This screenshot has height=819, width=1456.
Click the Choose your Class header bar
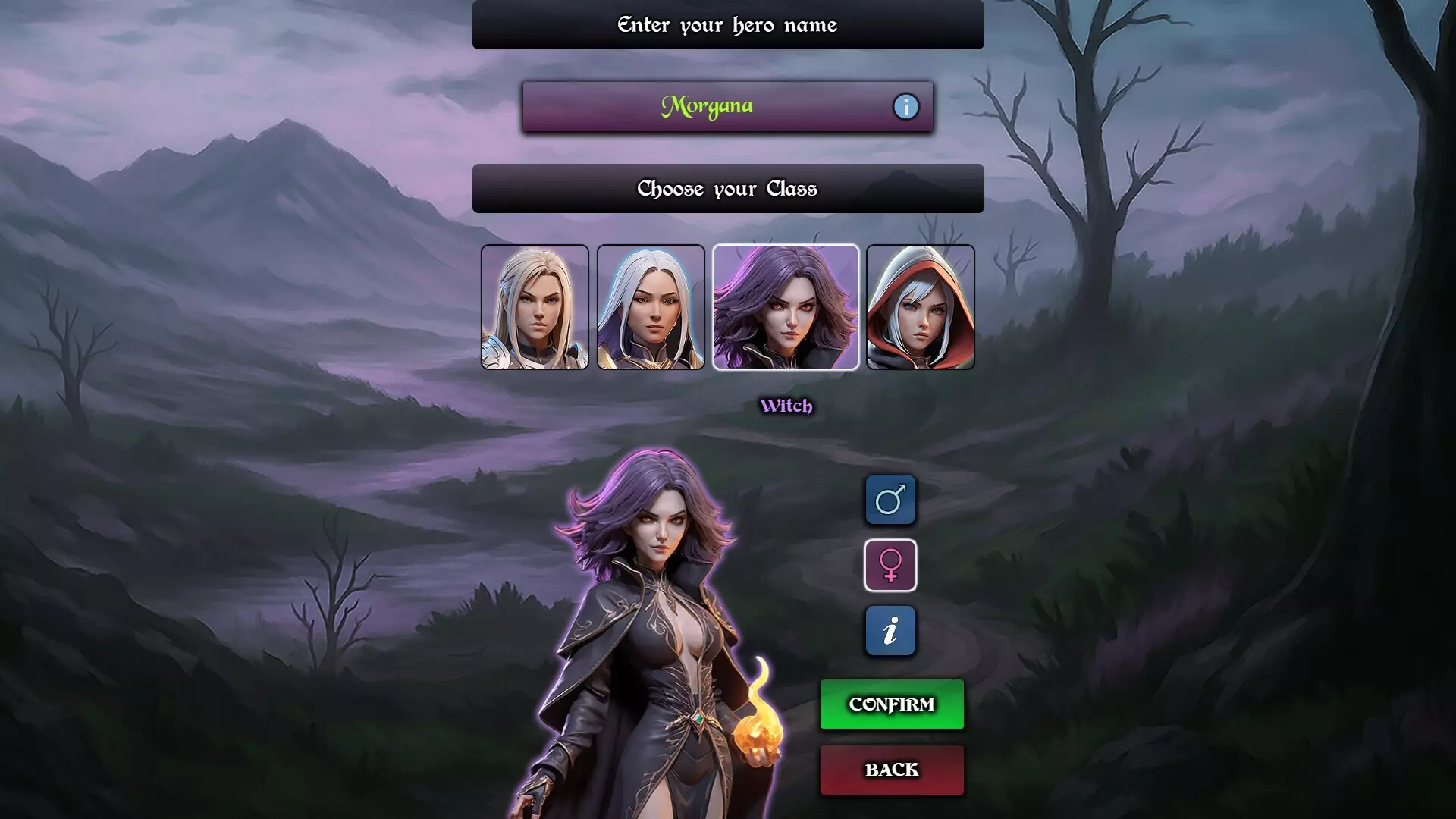[x=727, y=188]
